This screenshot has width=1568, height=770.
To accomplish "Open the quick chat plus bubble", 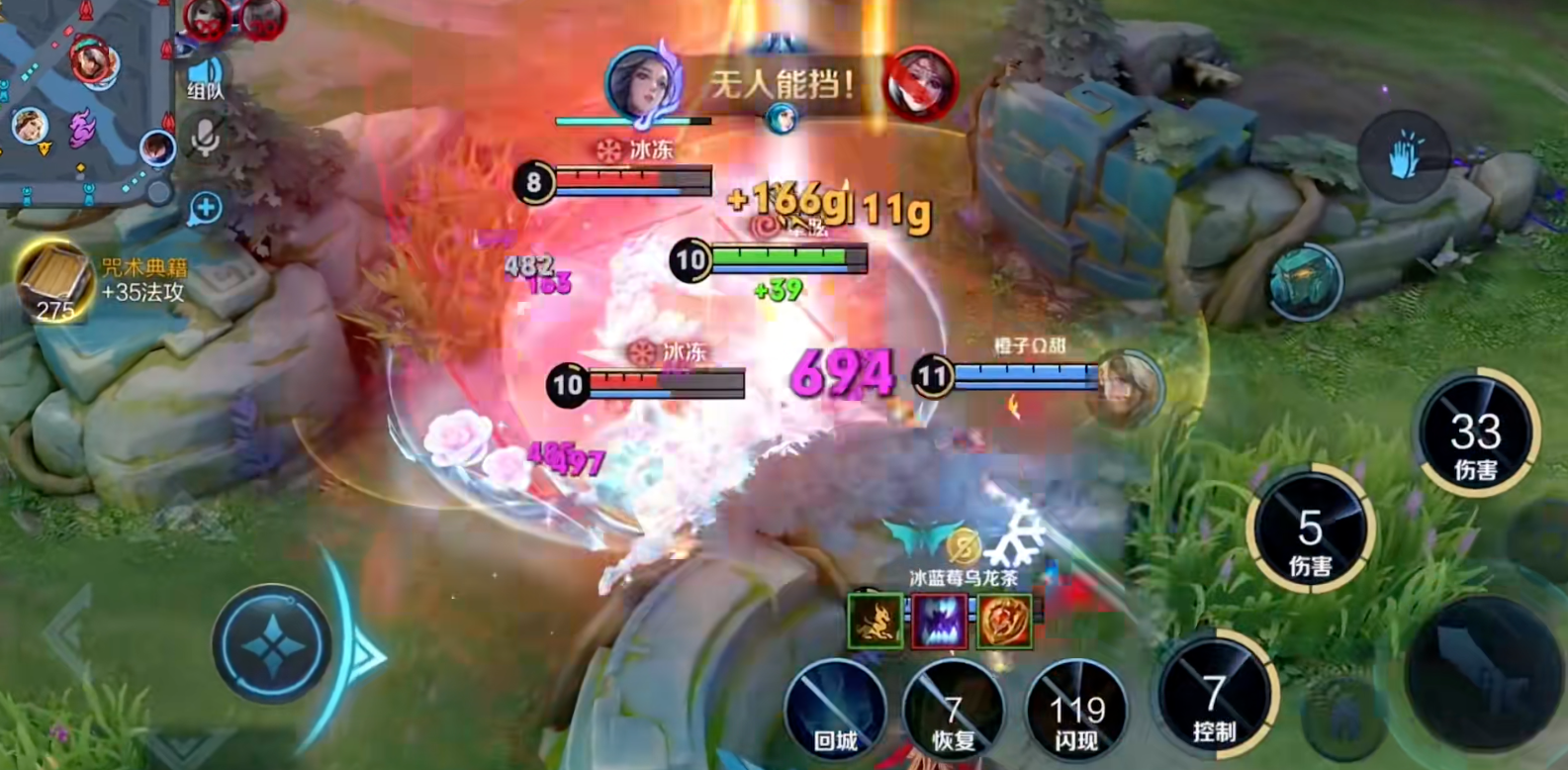I will click(x=205, y=209).
